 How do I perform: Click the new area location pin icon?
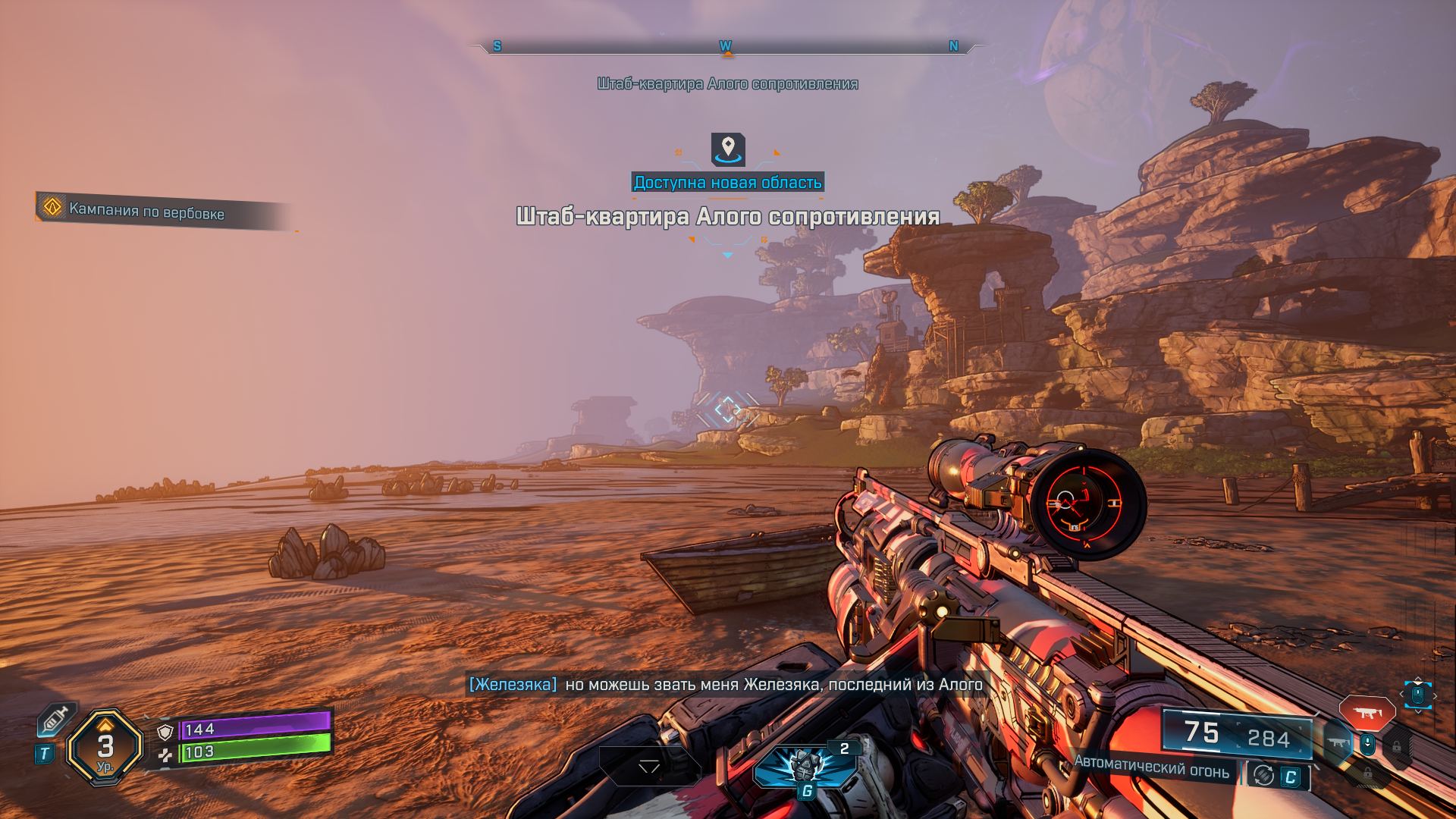[x=728, y=149]
